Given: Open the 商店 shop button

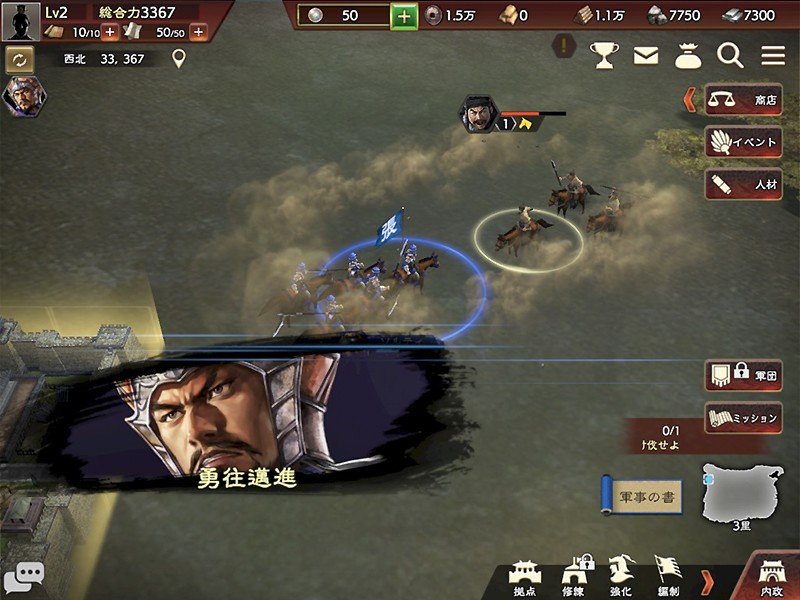Looking at the screenshot, I should (744, 99).
